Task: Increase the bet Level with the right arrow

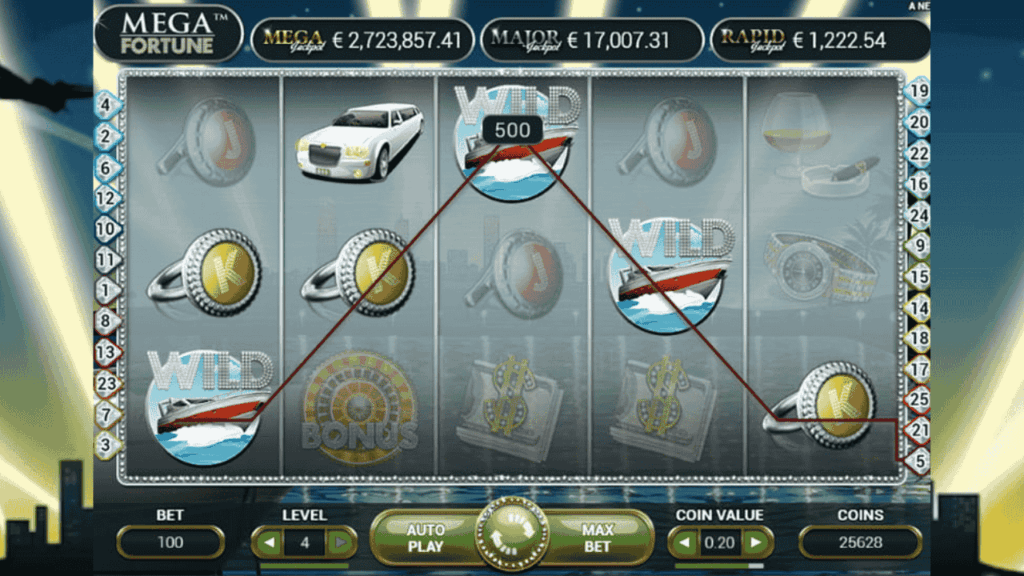Action: click(x=340, y=543)
